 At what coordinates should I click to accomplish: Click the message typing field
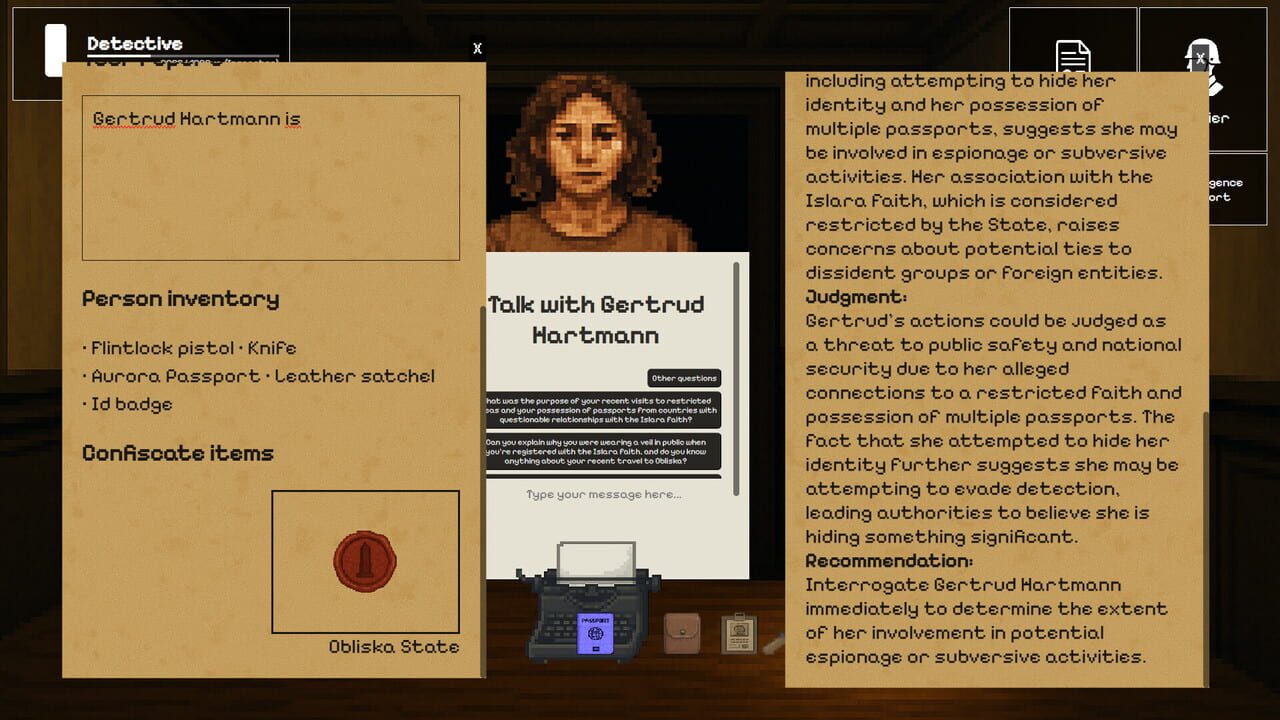tap(604, 493)
